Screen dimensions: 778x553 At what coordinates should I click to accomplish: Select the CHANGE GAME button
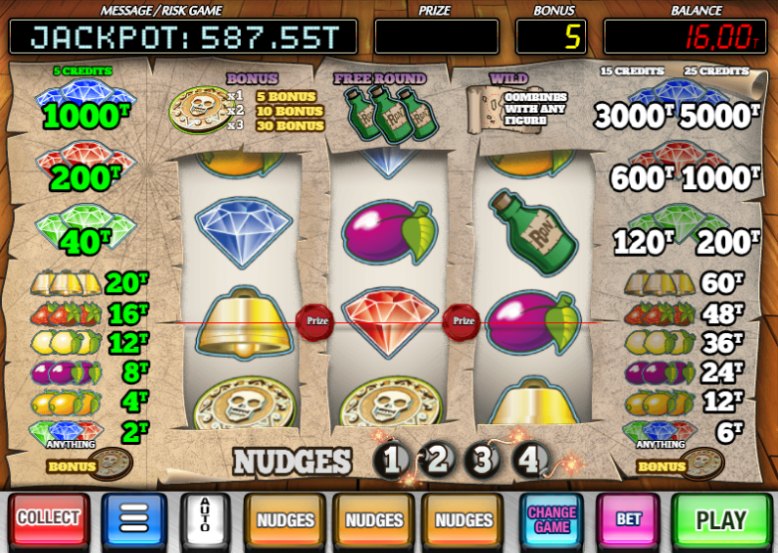tap(552, 520)
